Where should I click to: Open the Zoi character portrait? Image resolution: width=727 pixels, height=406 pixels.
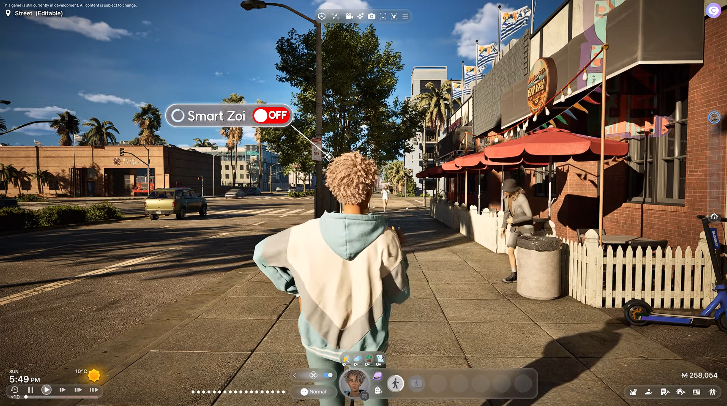coord(355,383)
